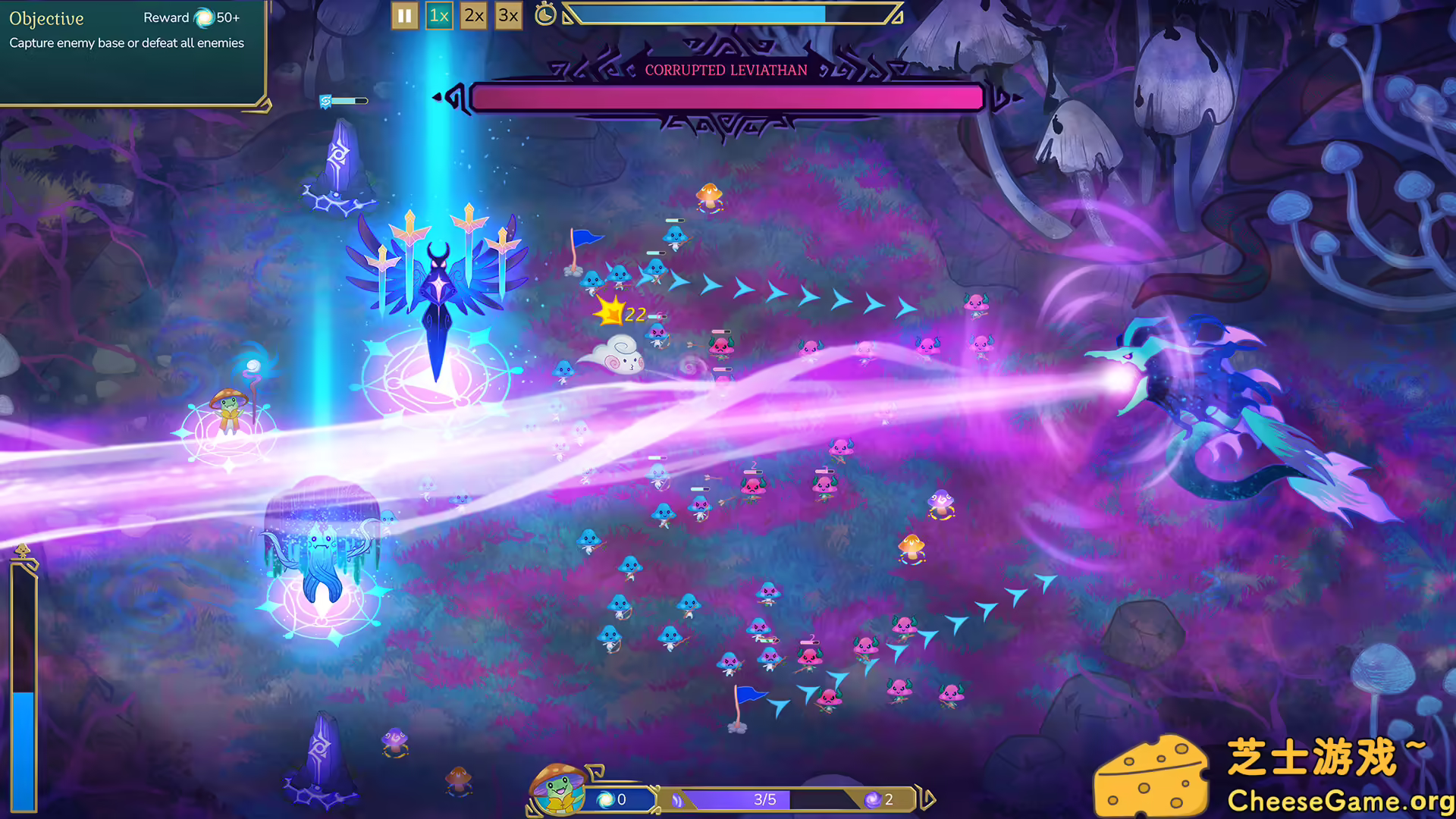Image resolution: width=1456 pixels, height=819 pixels.
Task: Click the CheeseGame.org watermark logo
Action: point(1272,775)
